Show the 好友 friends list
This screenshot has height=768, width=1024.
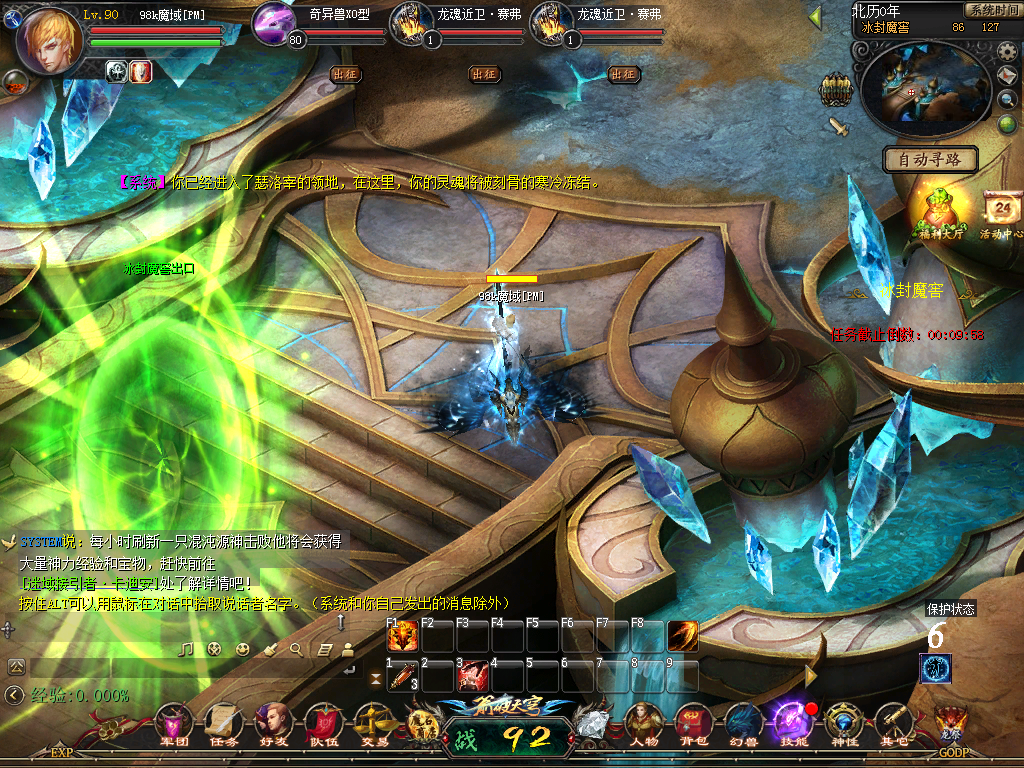click(273, 722)
